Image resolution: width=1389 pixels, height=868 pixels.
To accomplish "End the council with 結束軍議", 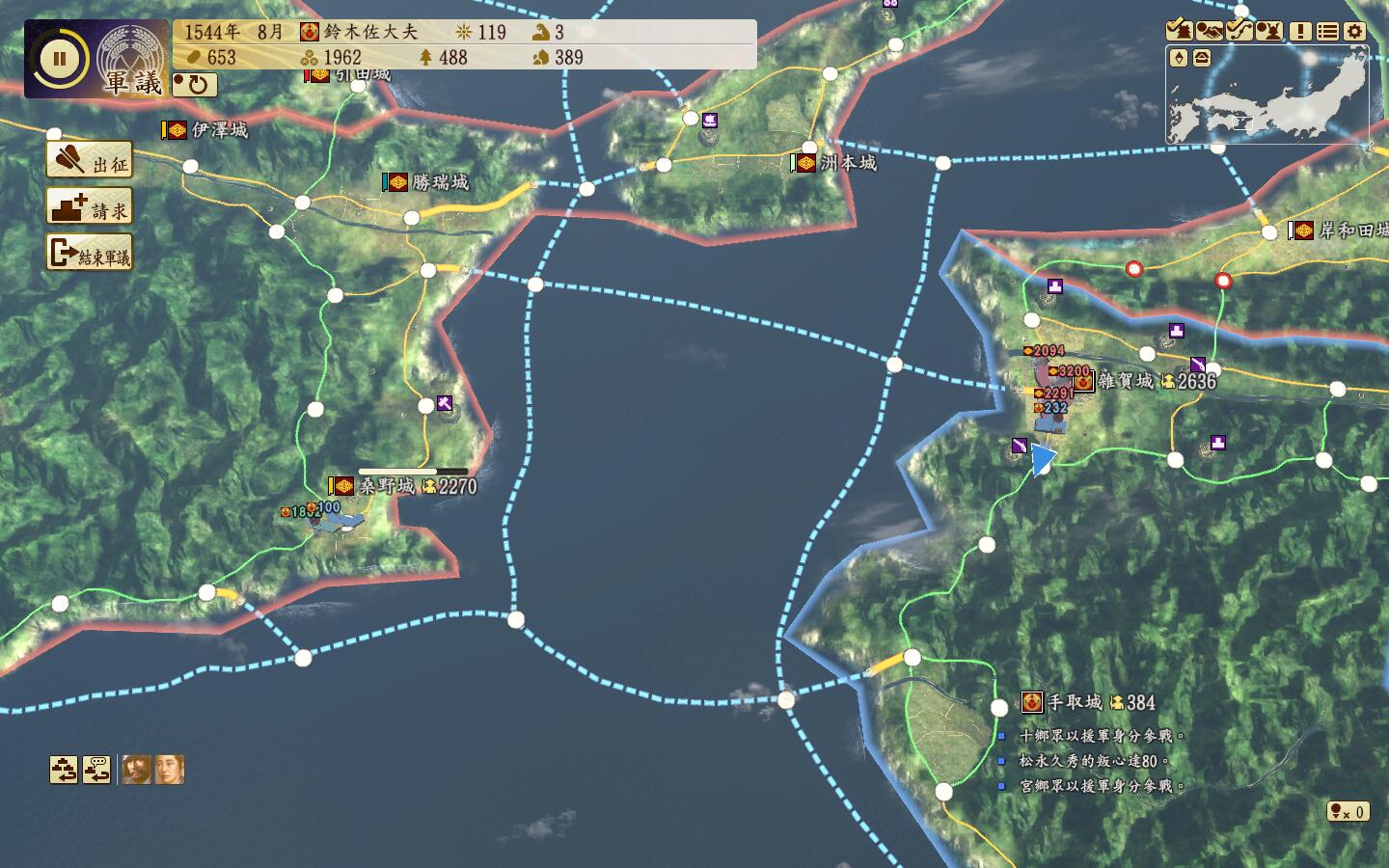I will (90, 254).
